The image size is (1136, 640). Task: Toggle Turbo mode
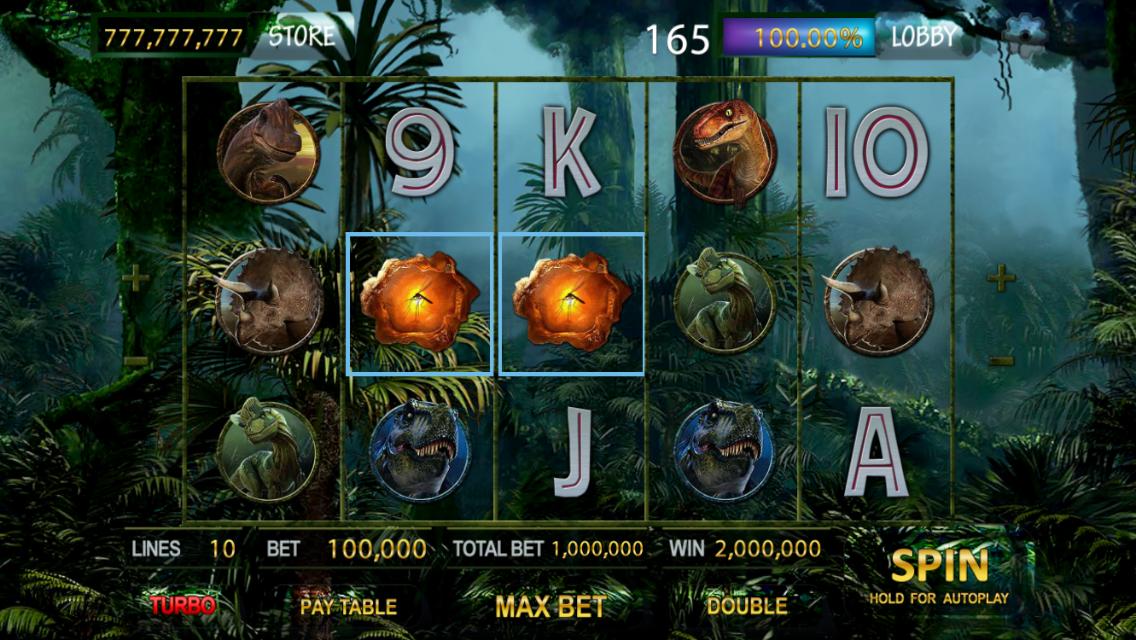coord(183,605)
